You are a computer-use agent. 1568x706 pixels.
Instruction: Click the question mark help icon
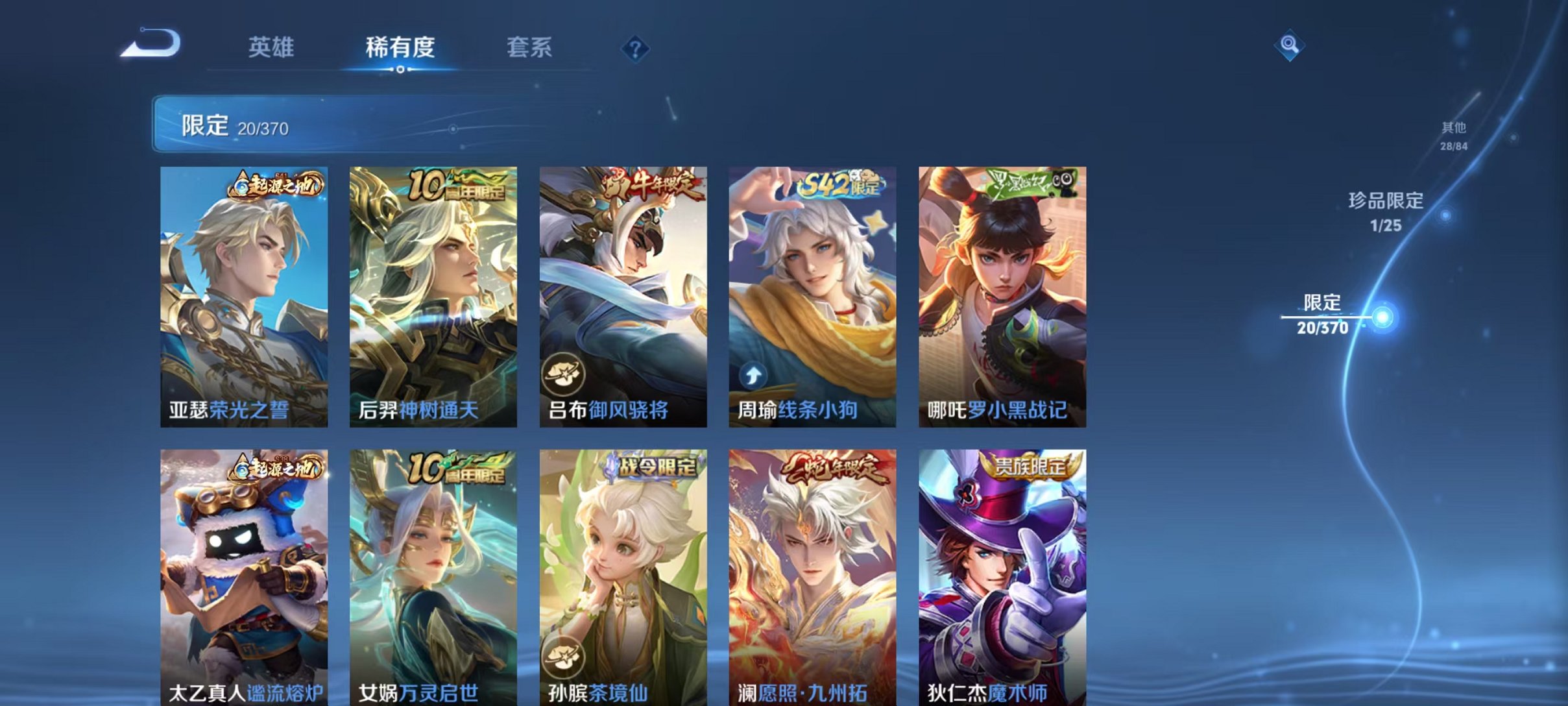click(637, 47)
